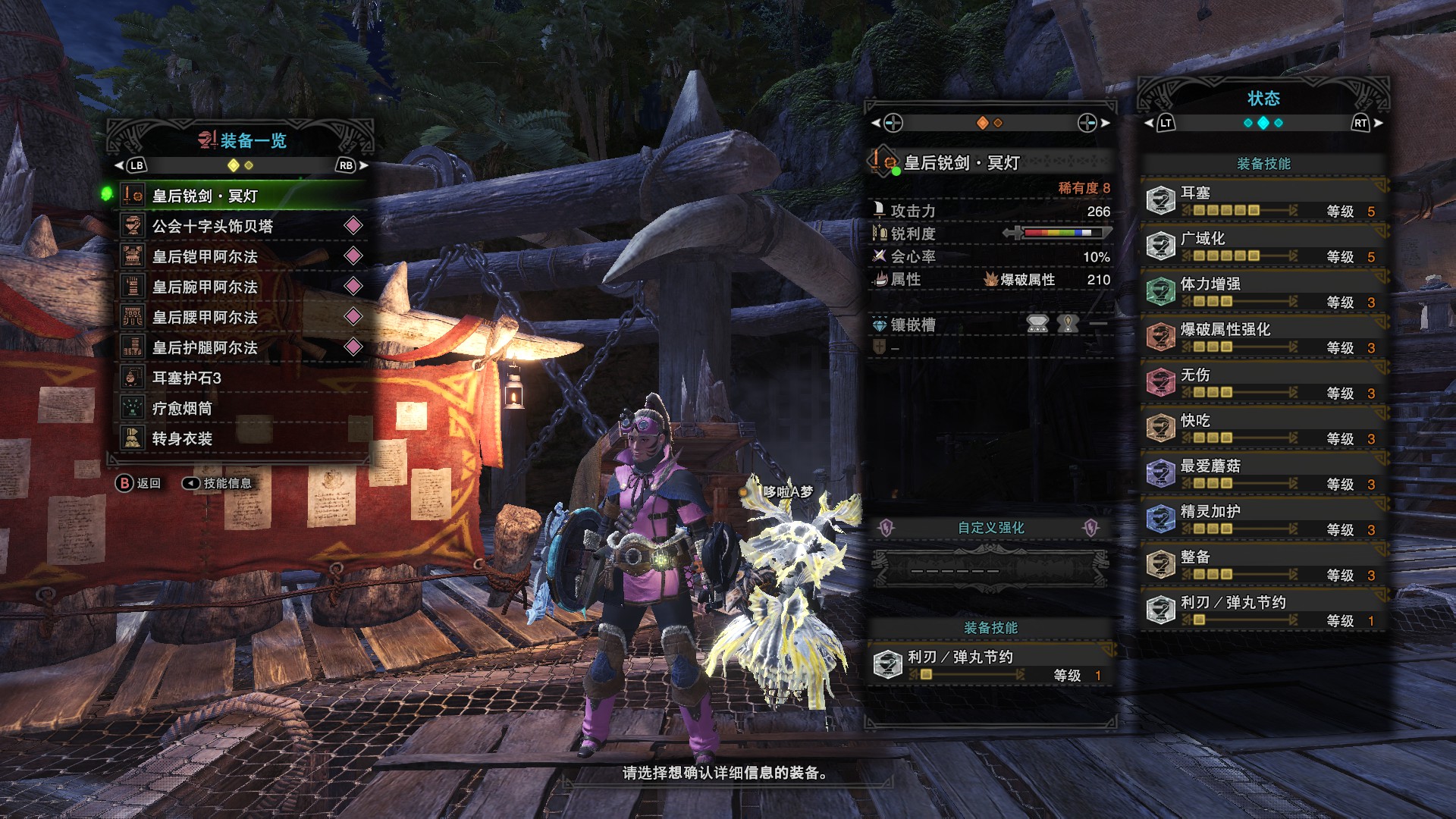
Task: Open the 耳塞 skill in status list
Action: [1263, 201]
